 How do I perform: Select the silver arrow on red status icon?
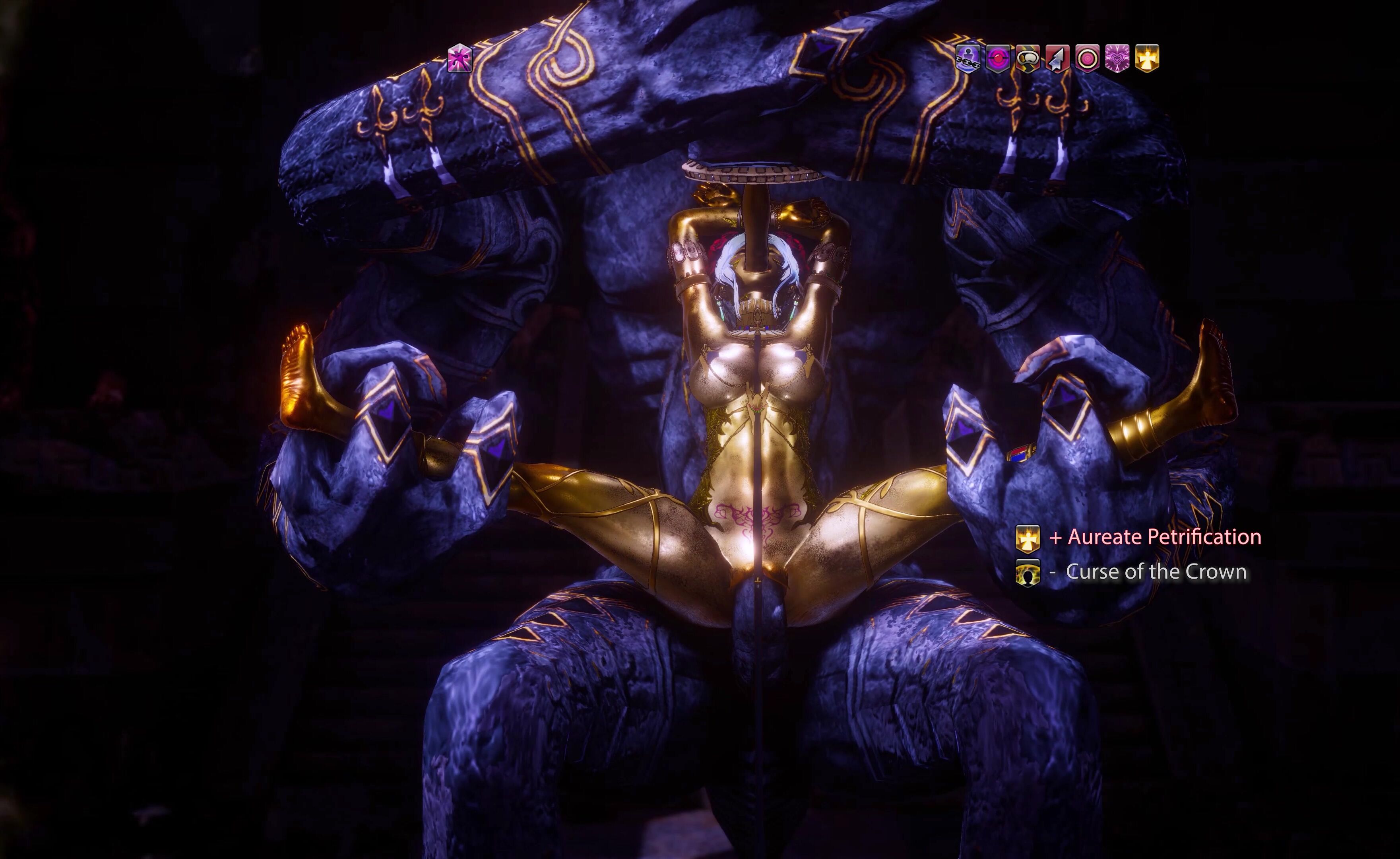click(1057, 58)
